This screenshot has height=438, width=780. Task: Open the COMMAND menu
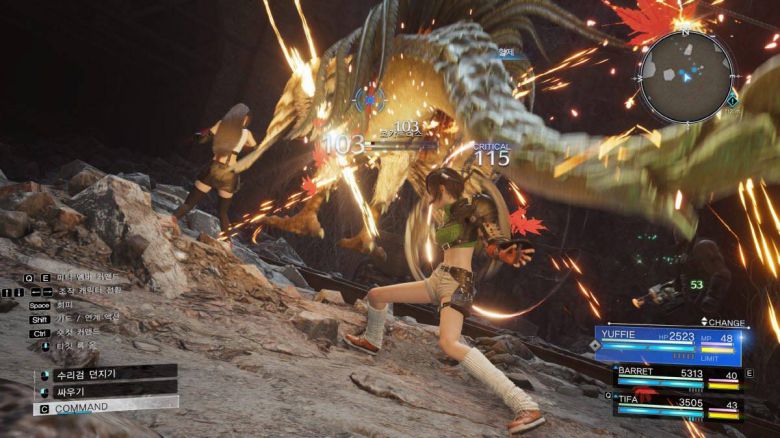pos(105,408)
